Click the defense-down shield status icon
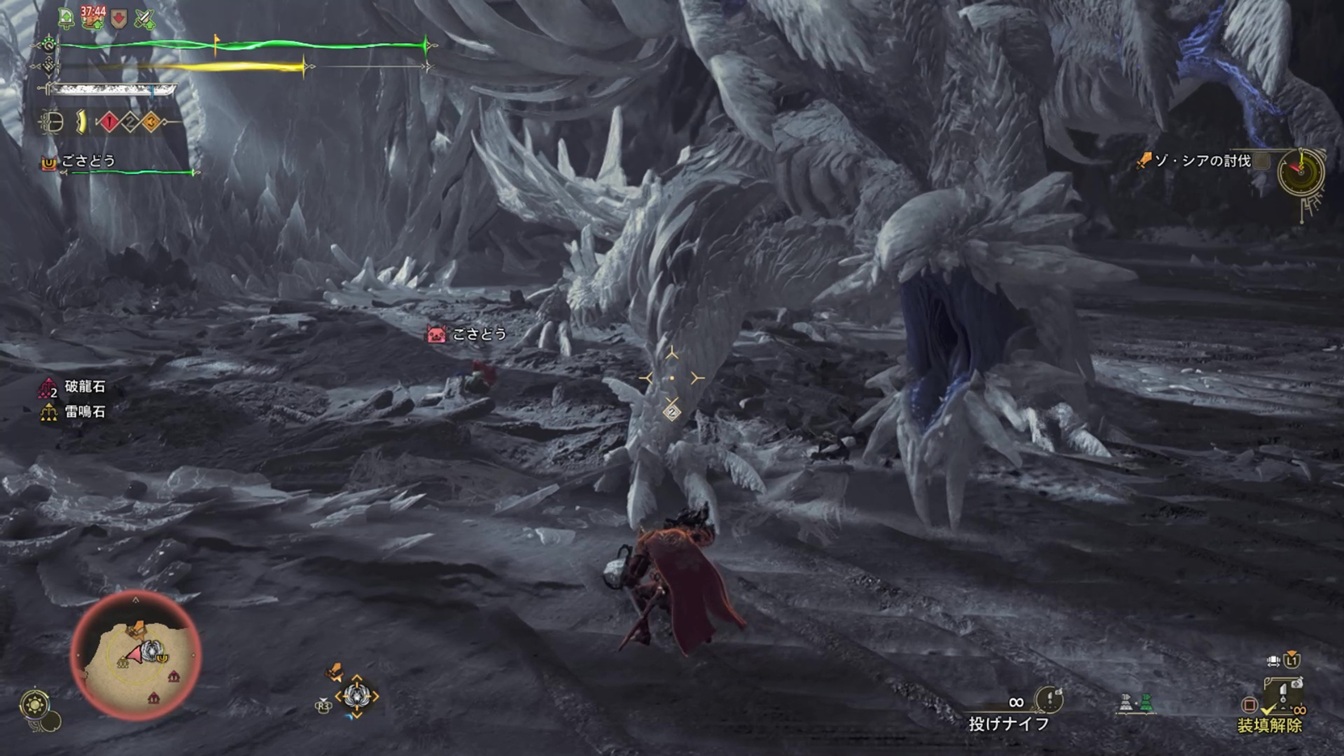This screenshot has height=756, width=1344. [119, 18]
